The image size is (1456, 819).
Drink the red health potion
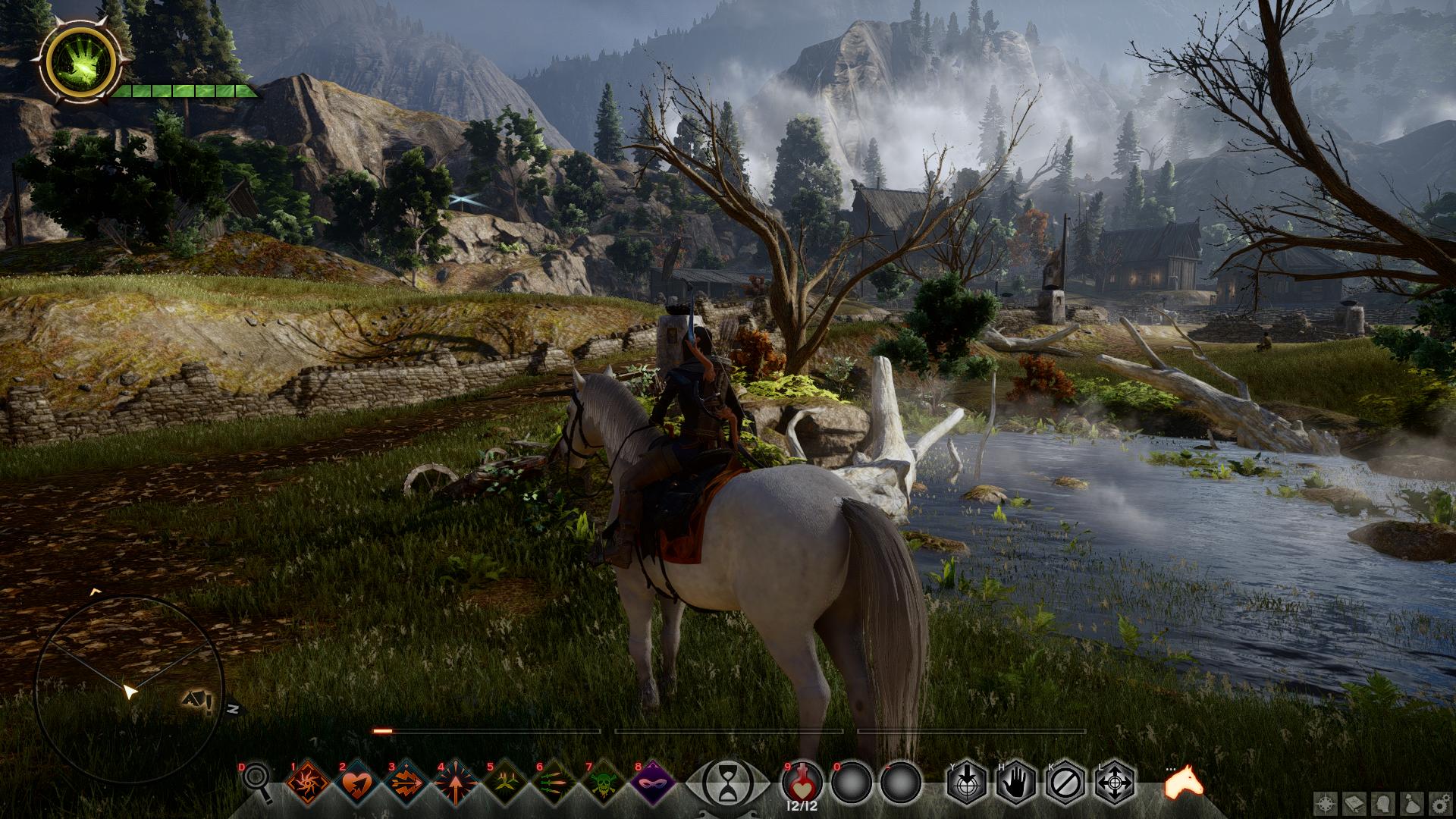(802, 781)
